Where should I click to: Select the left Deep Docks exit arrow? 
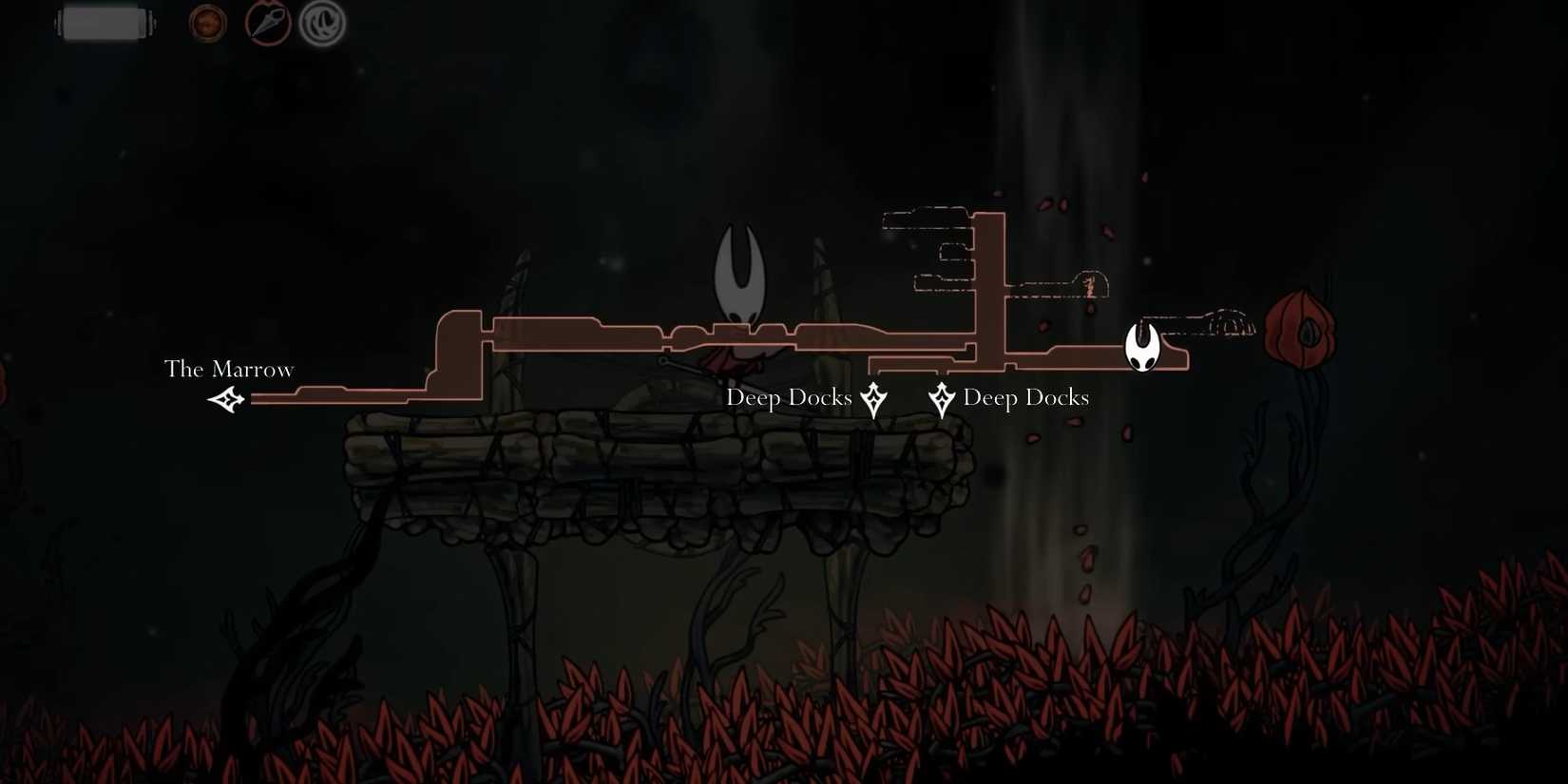[x=873, y=398]
